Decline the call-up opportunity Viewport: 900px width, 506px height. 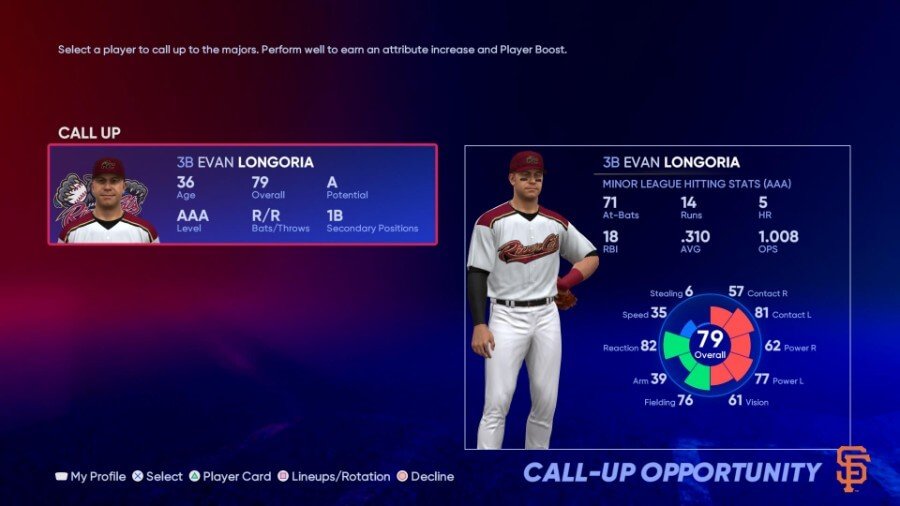coord(425,477)
